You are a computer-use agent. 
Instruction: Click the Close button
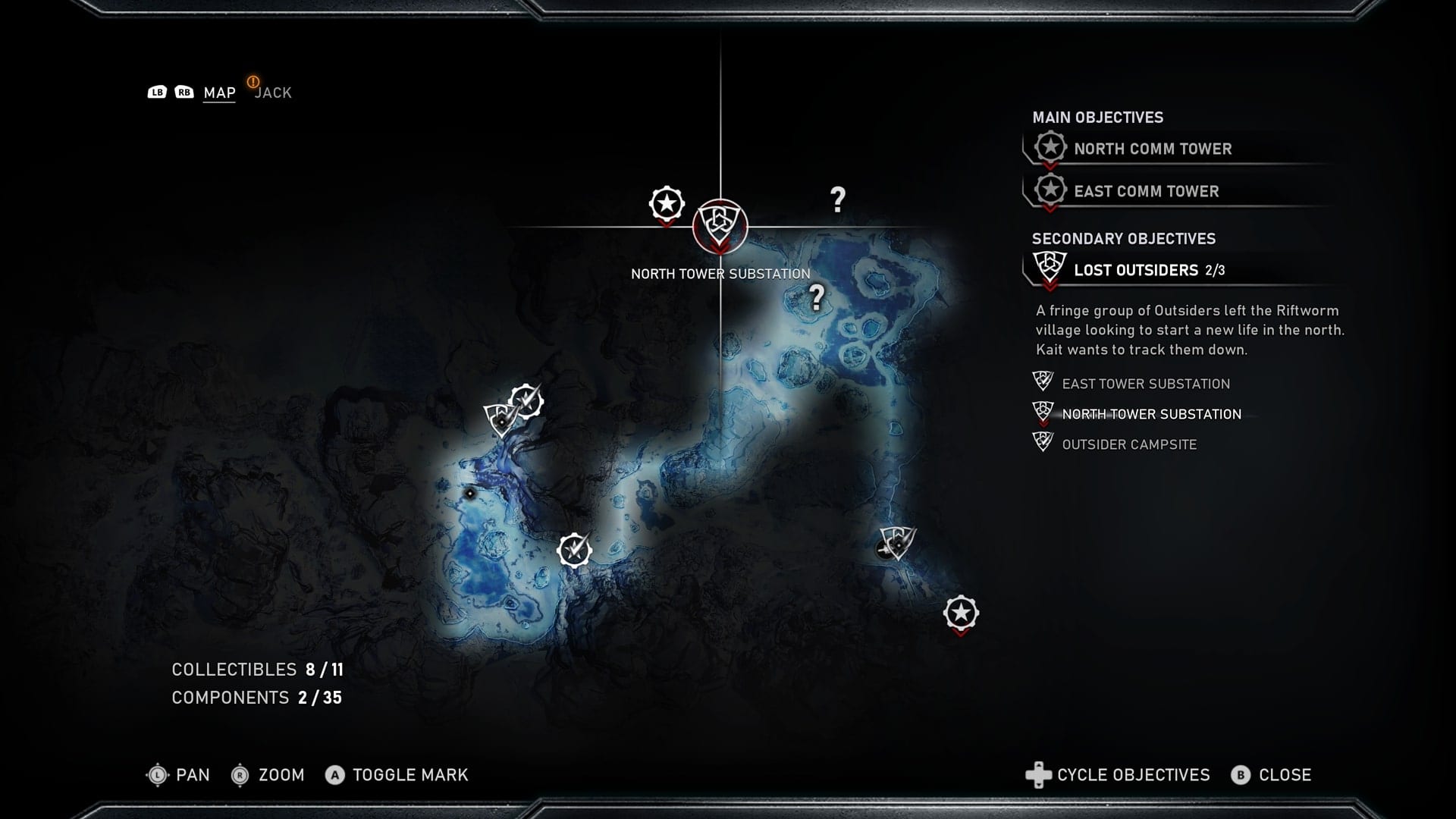[x=1285, y=775]
